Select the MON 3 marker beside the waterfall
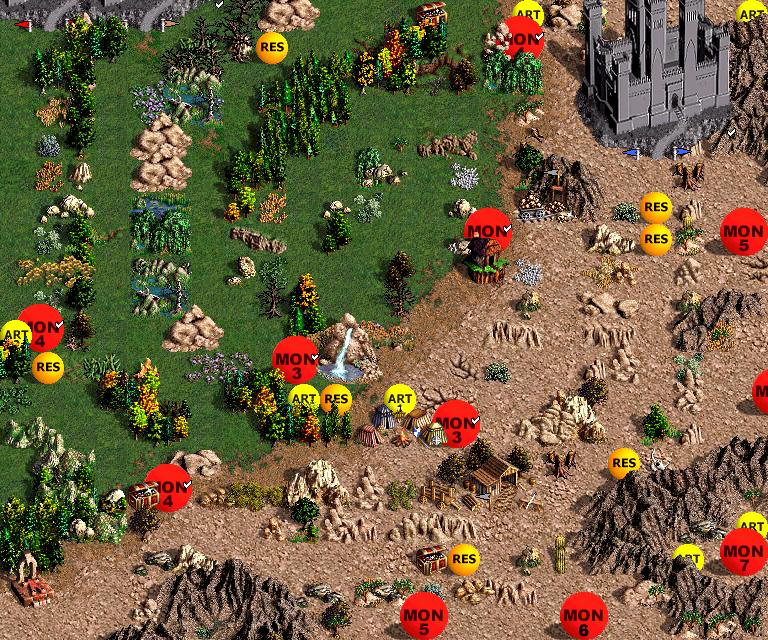Screen dimensions: 768x640 (296, 361)
